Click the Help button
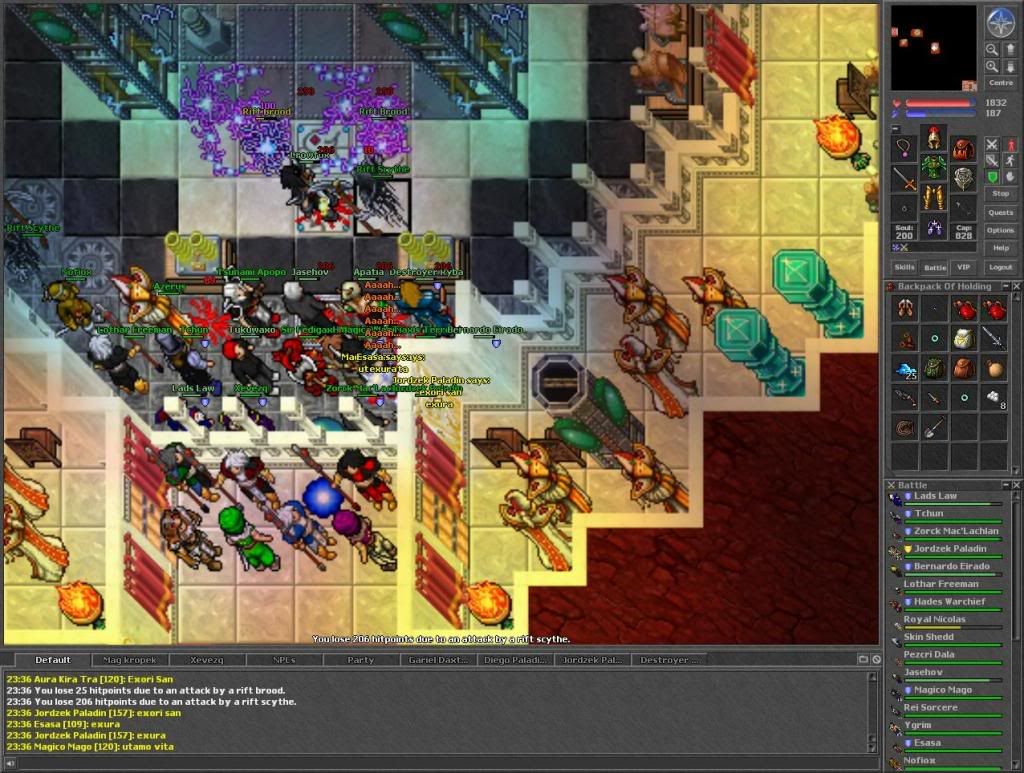Viewport: 1024px width, 773px height. click(1000, 247)
